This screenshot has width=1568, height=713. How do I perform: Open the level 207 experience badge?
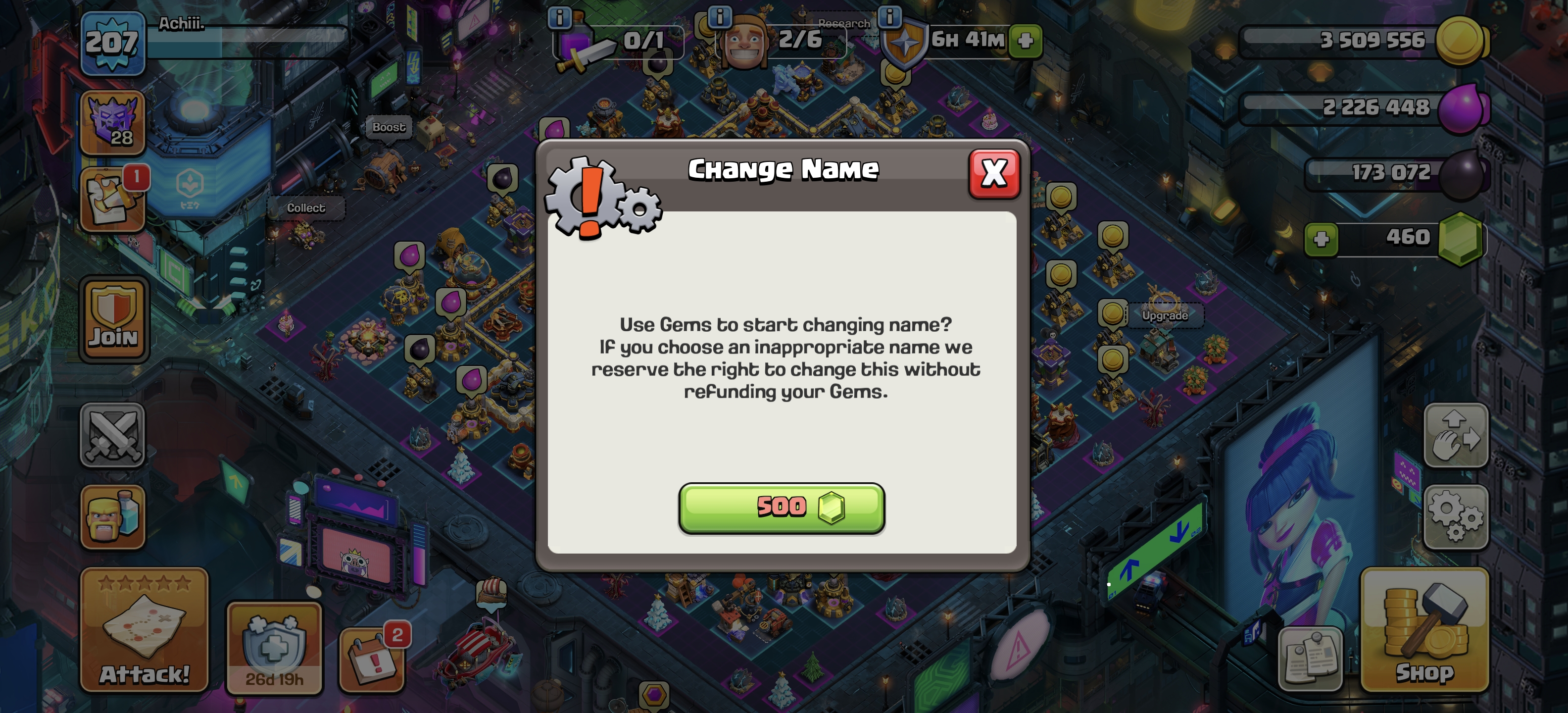(112, 43)
